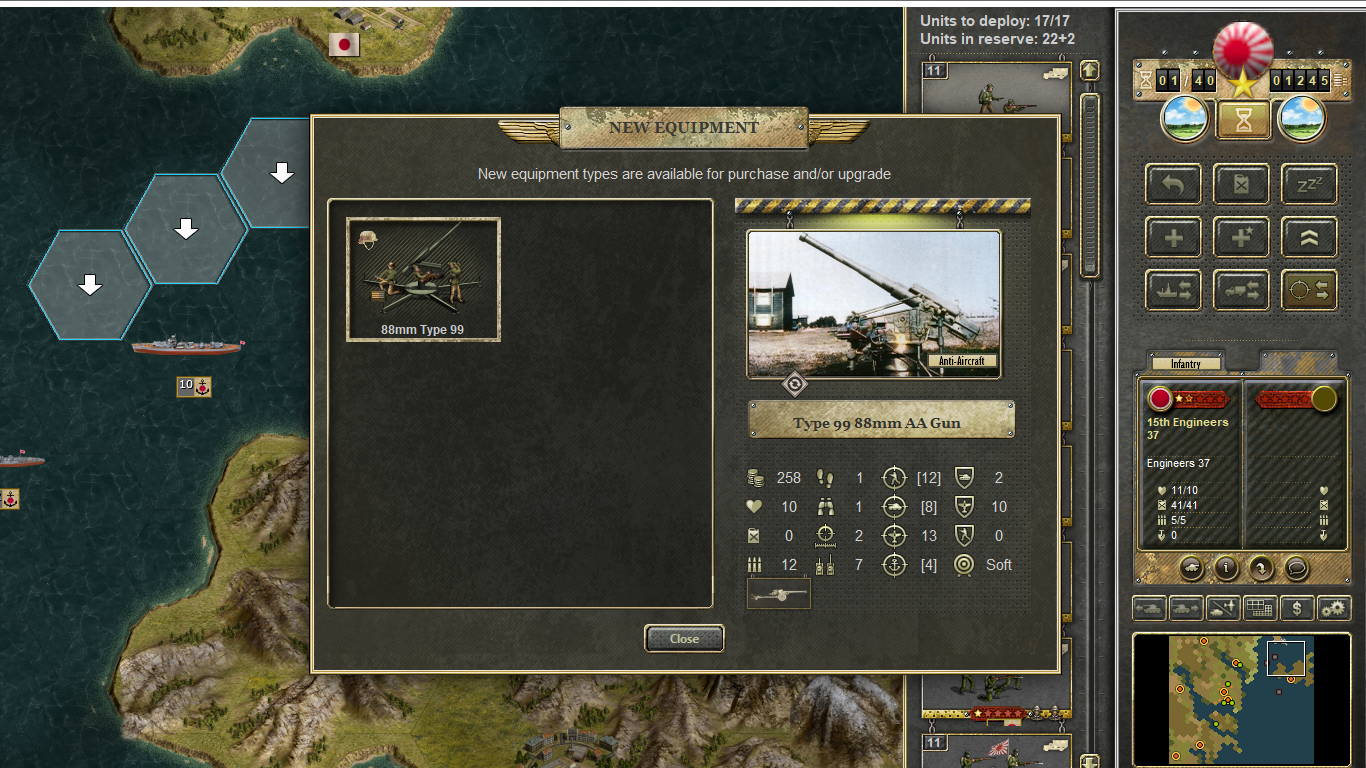The image size is (1366, 768).
Task: Click the crosshair switch button
Action: click(x=1309, y=290)
